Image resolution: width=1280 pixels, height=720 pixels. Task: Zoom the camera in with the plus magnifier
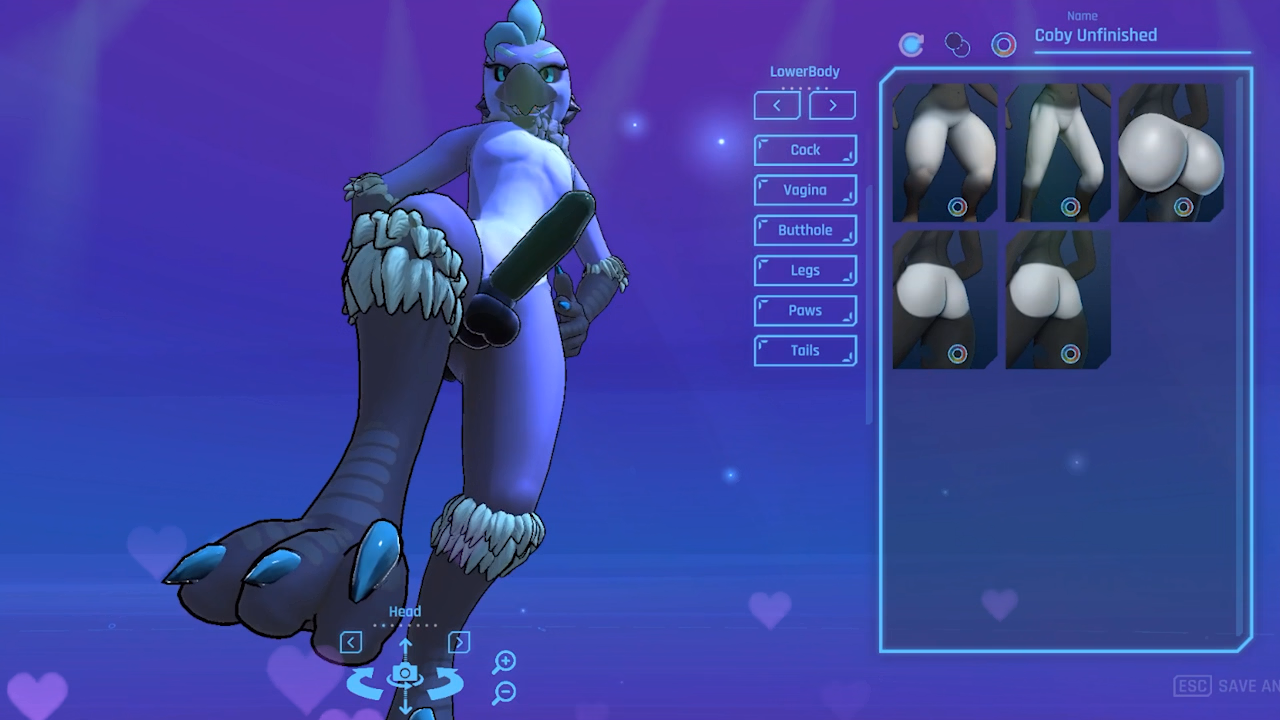click(504, 661)
